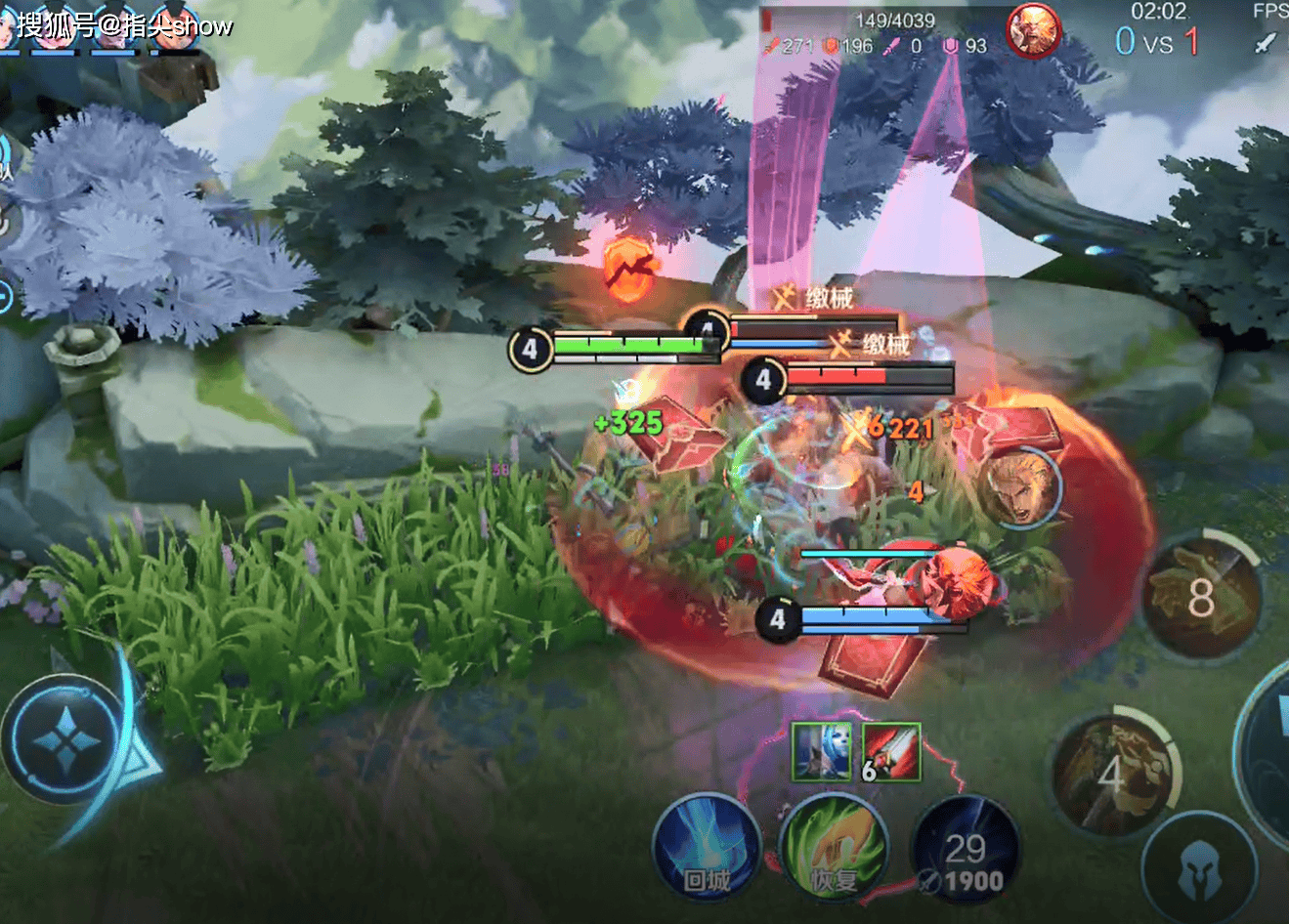
Task: Lock onto the blond hero target portrait
Action: pyautogui.click(x=1021, y=485)
